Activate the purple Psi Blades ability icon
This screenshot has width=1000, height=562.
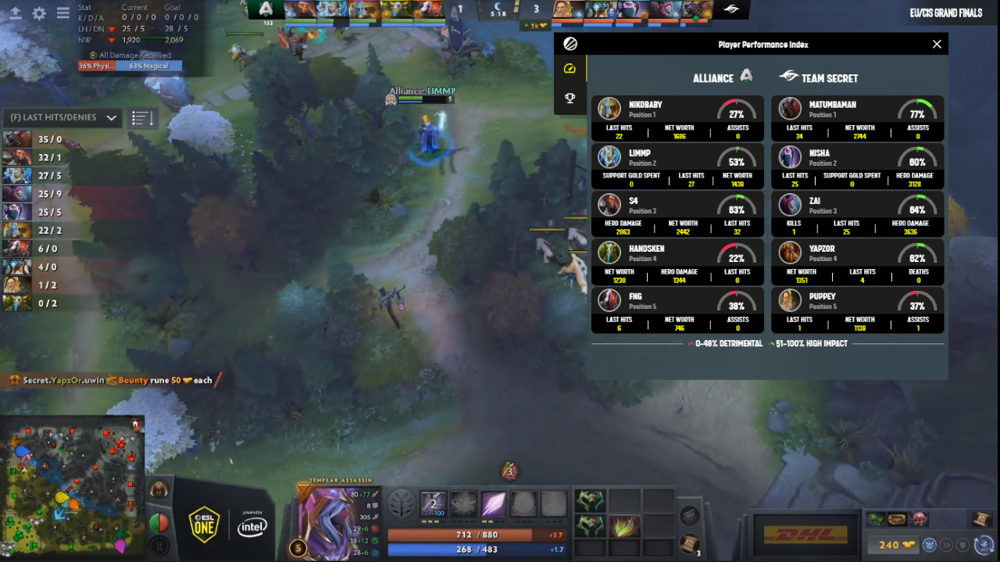point(494,505)
